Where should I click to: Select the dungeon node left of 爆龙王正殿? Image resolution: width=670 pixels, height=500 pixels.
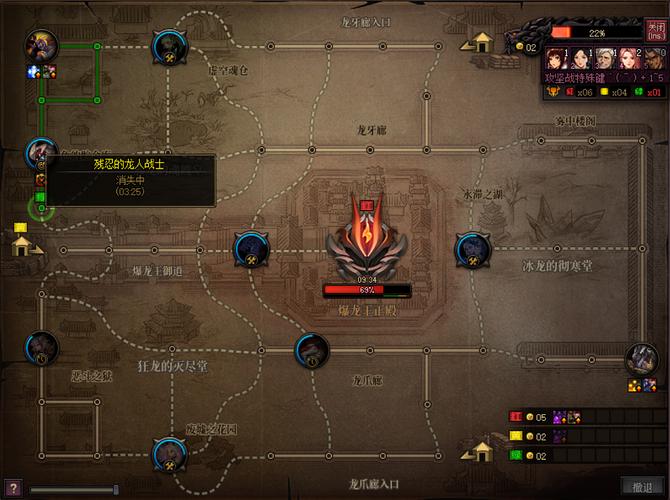click(248, 248)
